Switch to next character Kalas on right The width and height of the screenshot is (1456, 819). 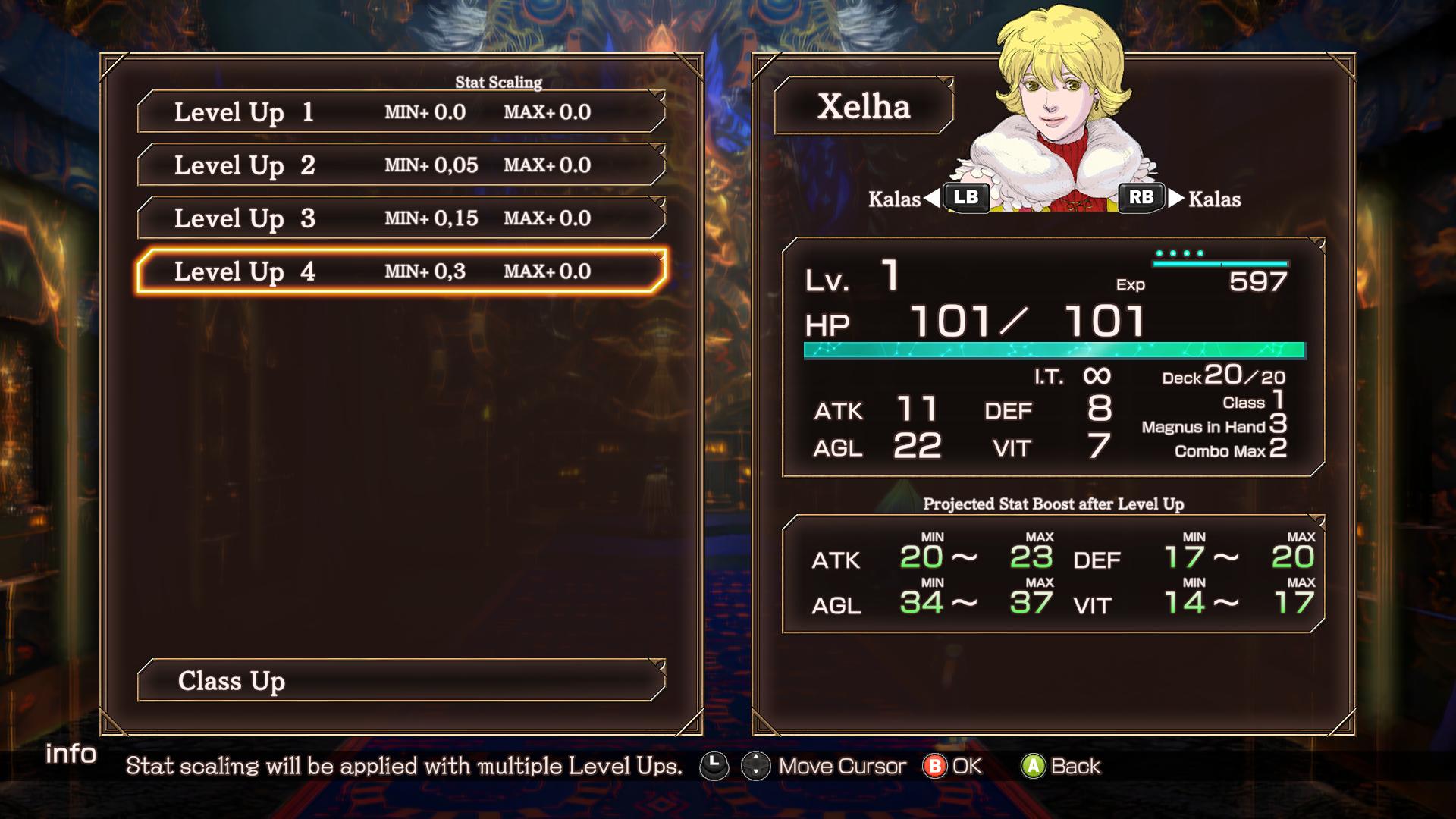pyautogui.click(x=1141, y=198)
